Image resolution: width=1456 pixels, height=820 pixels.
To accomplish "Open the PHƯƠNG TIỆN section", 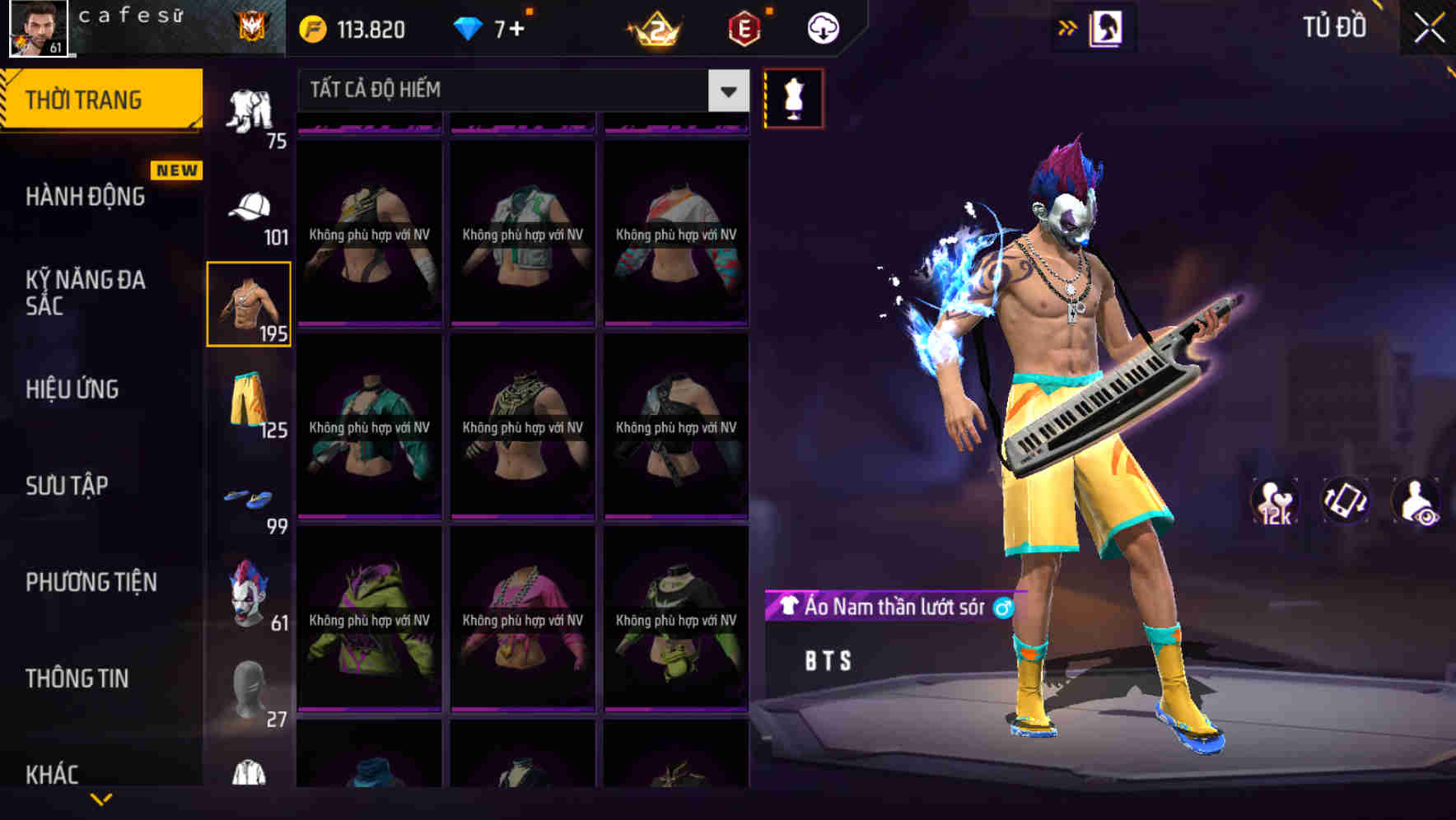I will pyautogui.click(x=91, y=580).
